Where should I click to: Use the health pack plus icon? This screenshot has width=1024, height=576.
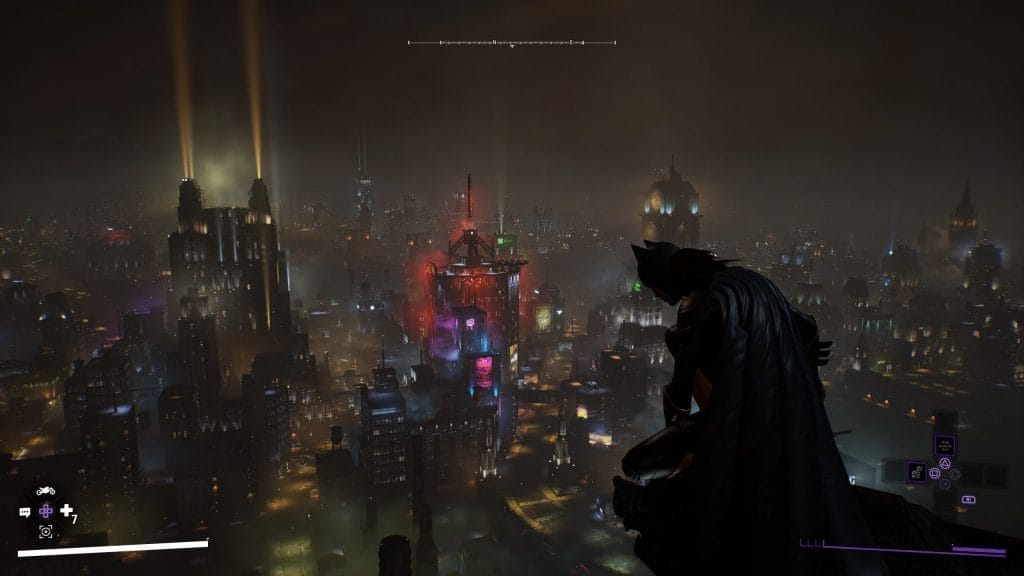click(x=66, y=511)
